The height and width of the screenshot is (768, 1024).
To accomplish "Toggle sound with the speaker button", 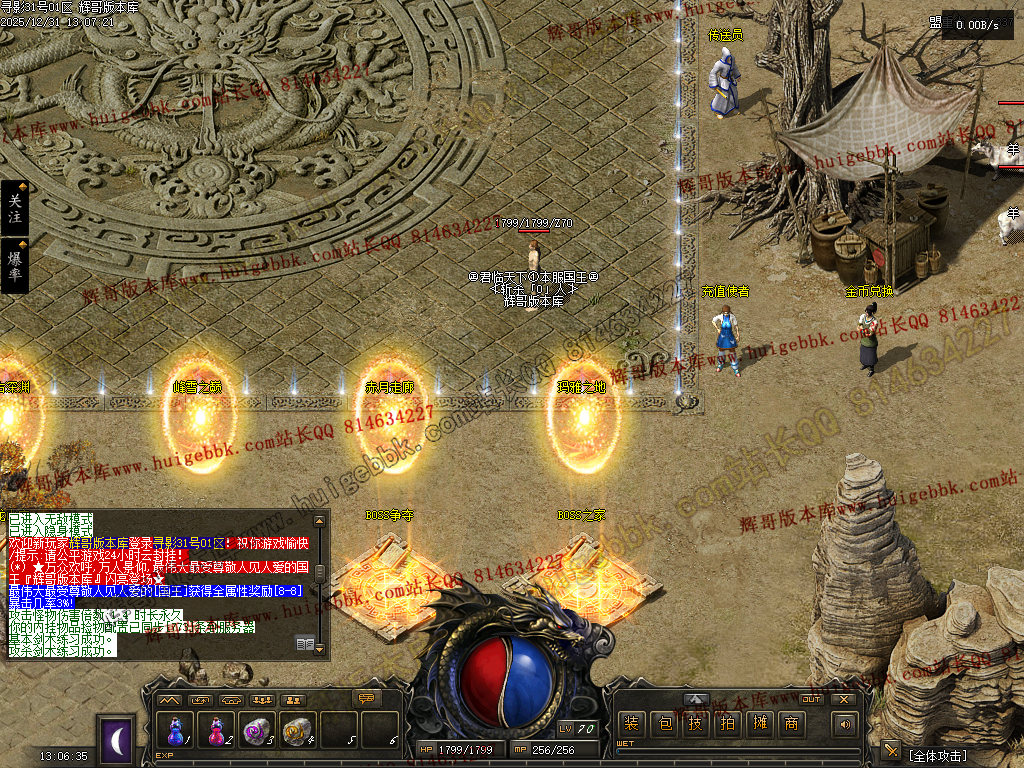I will point(845,724).
